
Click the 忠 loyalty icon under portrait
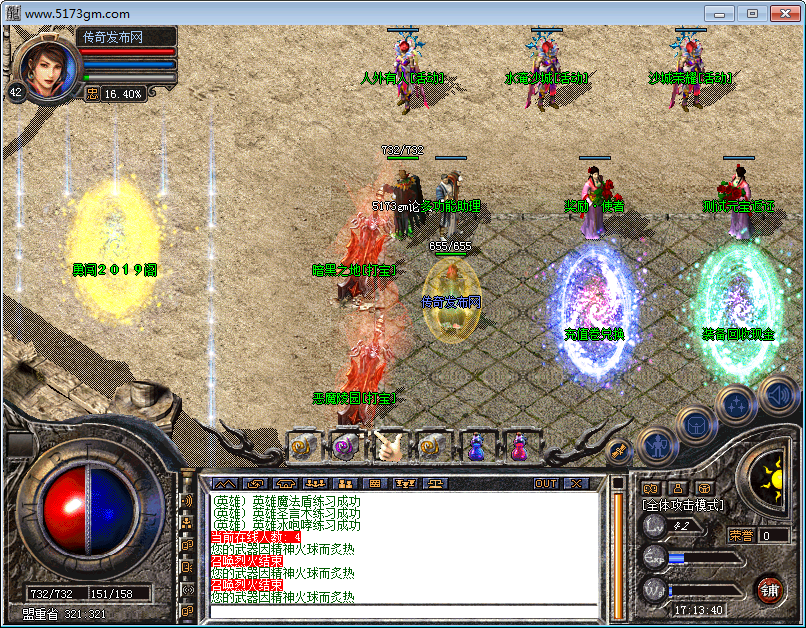pyautogui.click(x=92, y=93)
